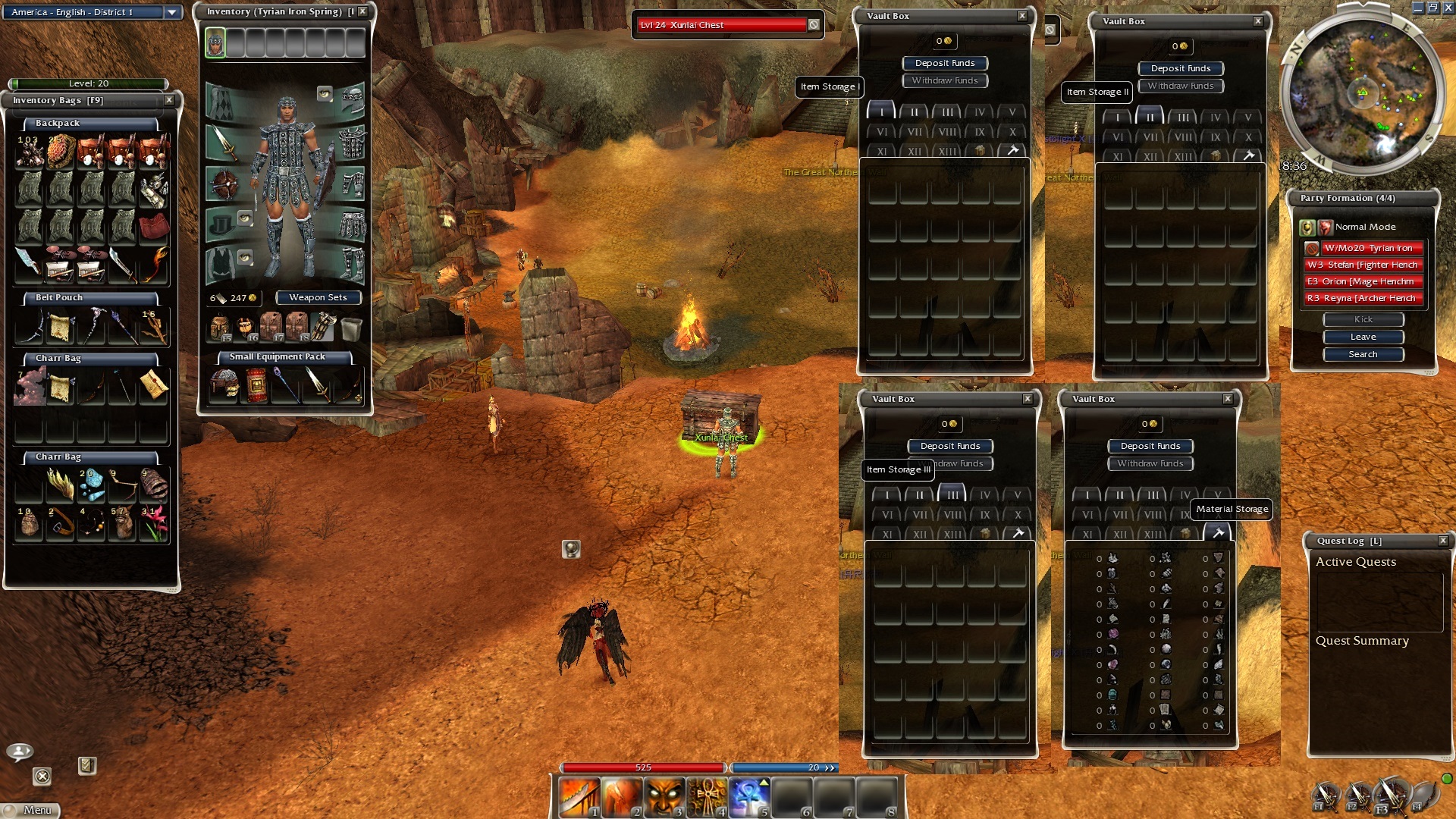Viewport: 1456px width, 819px height.
Task: Select Reyna the Archer Henchman
Action: click(1363, 298)
